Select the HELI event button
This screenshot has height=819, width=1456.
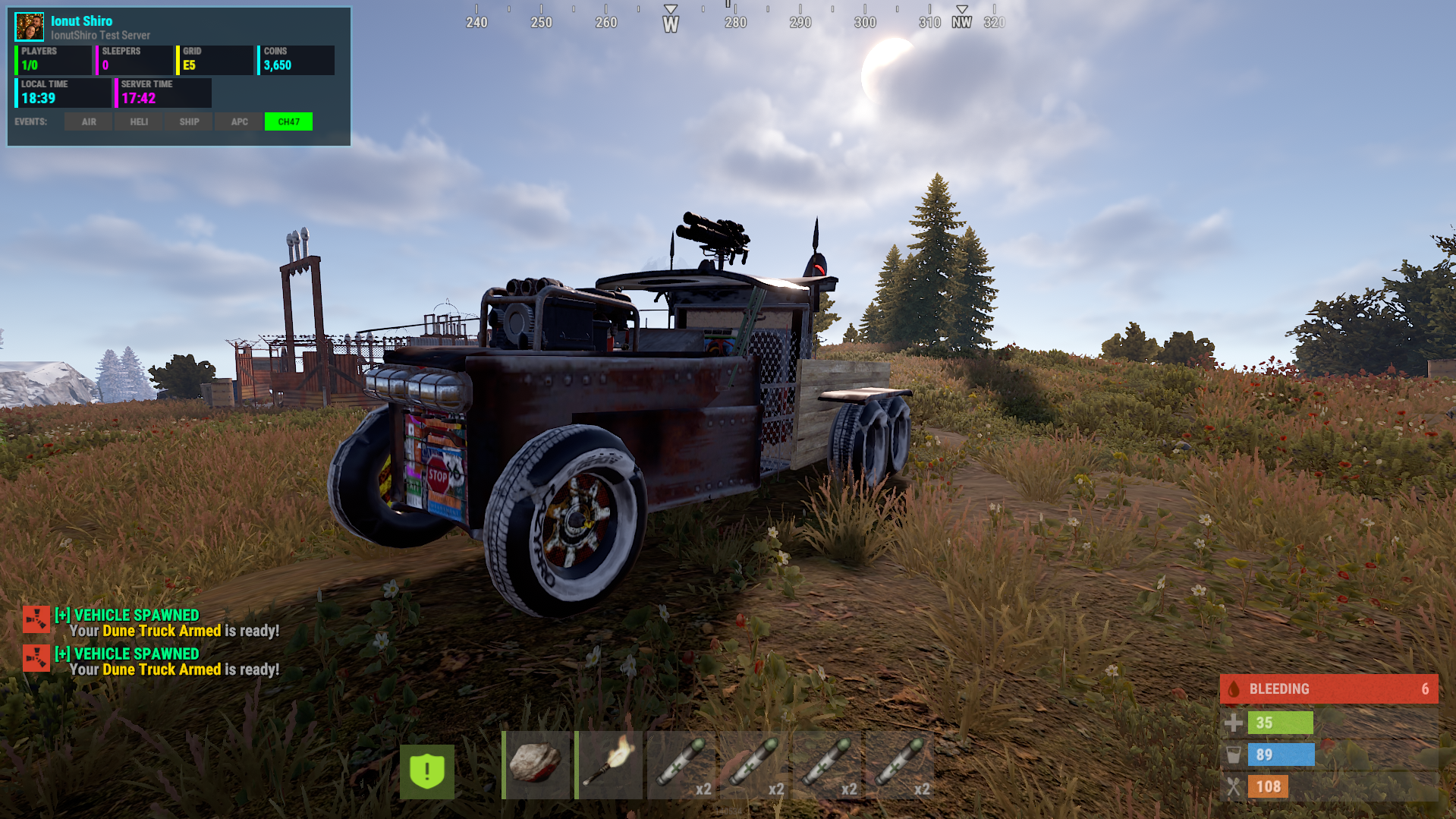point(139,121)
